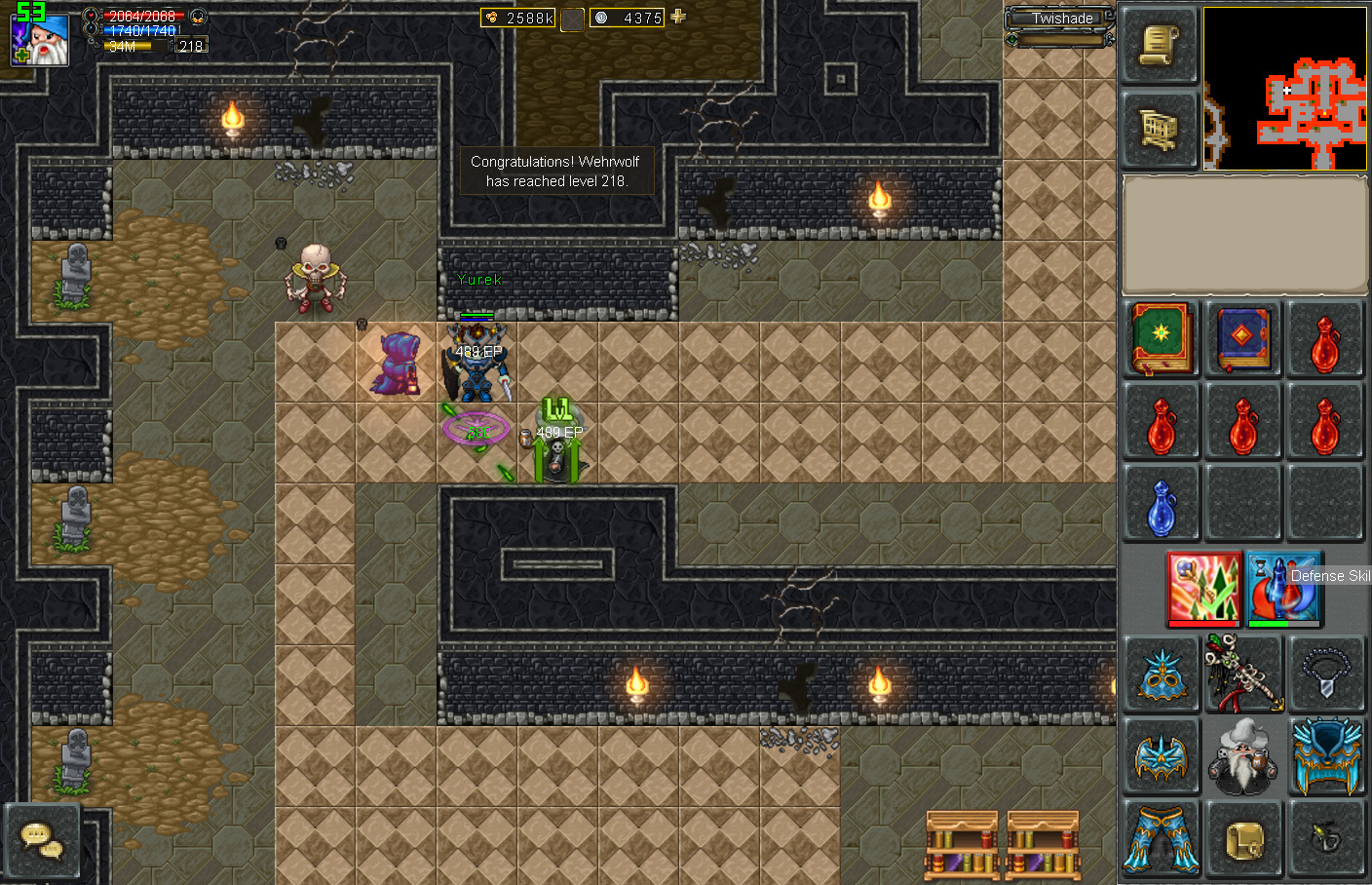
Task: Click the wizard character figure in equipment
Action: pyautogui.click(x=1243, y=756)
